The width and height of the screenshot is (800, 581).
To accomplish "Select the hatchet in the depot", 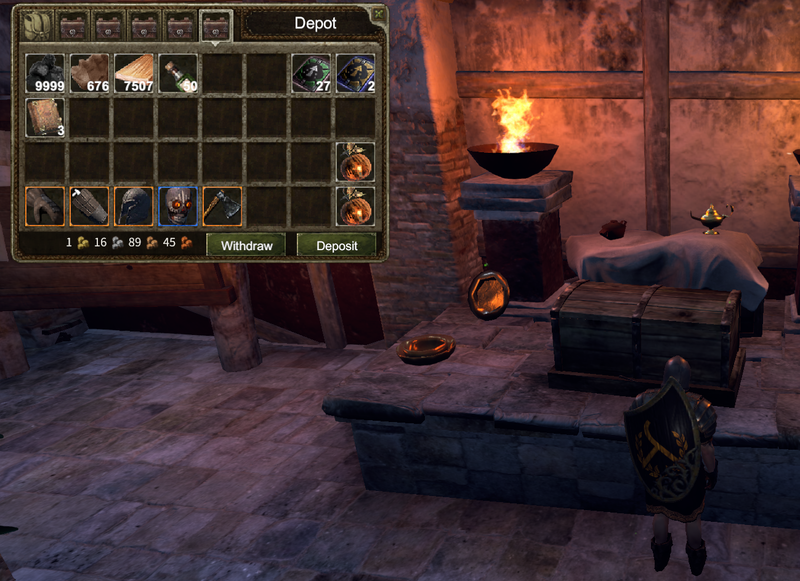I will coord(222,206).
